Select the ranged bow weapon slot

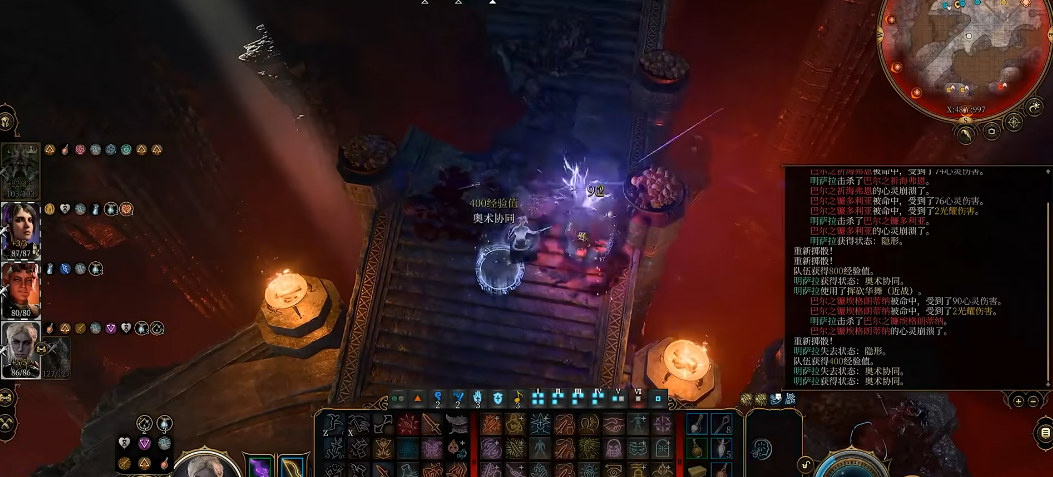click(292, 467)
